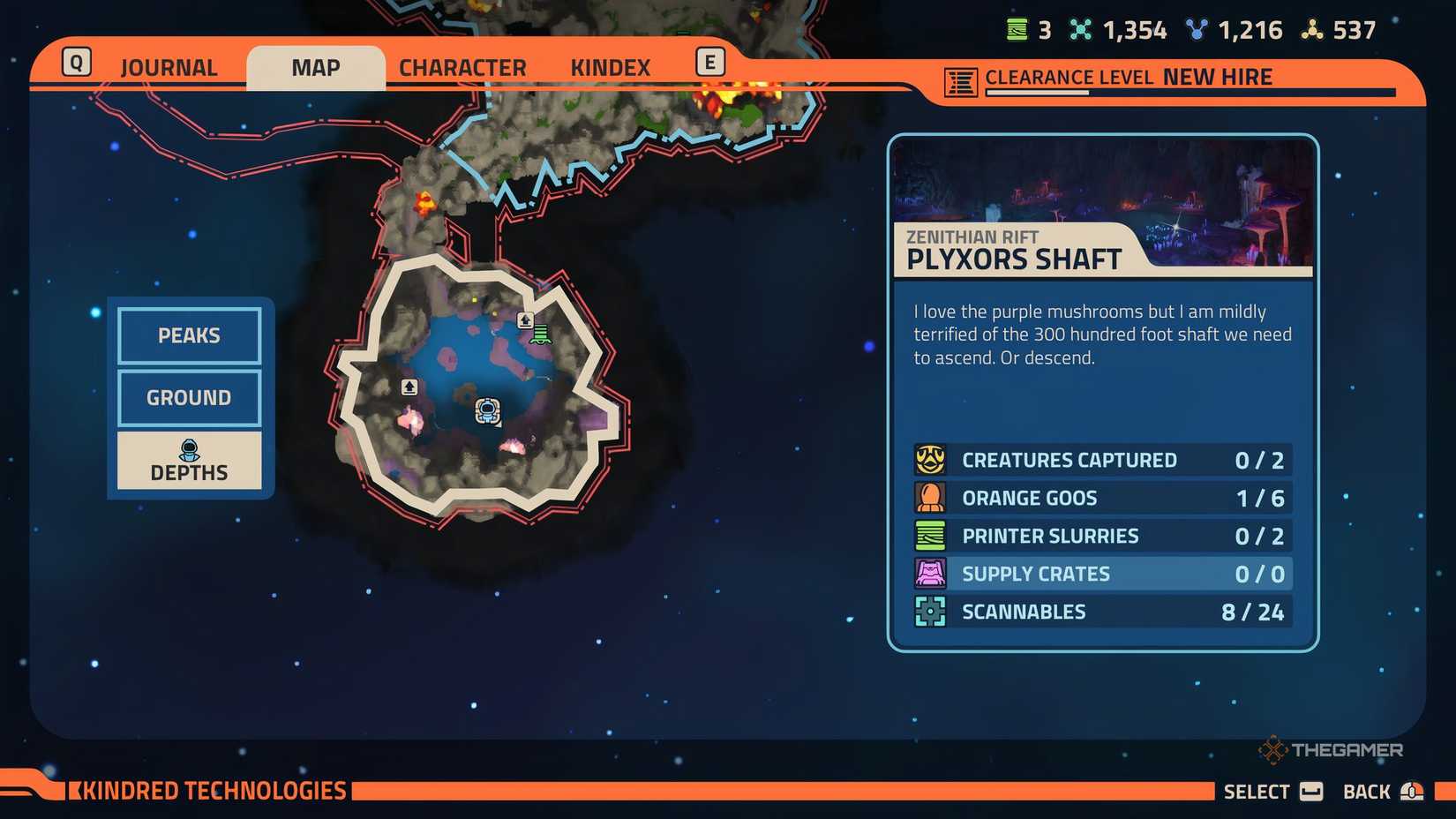The width and height of the screenshot is (1456, 819).
Task: Open the Kindex tab
Action: pos(608,66)
